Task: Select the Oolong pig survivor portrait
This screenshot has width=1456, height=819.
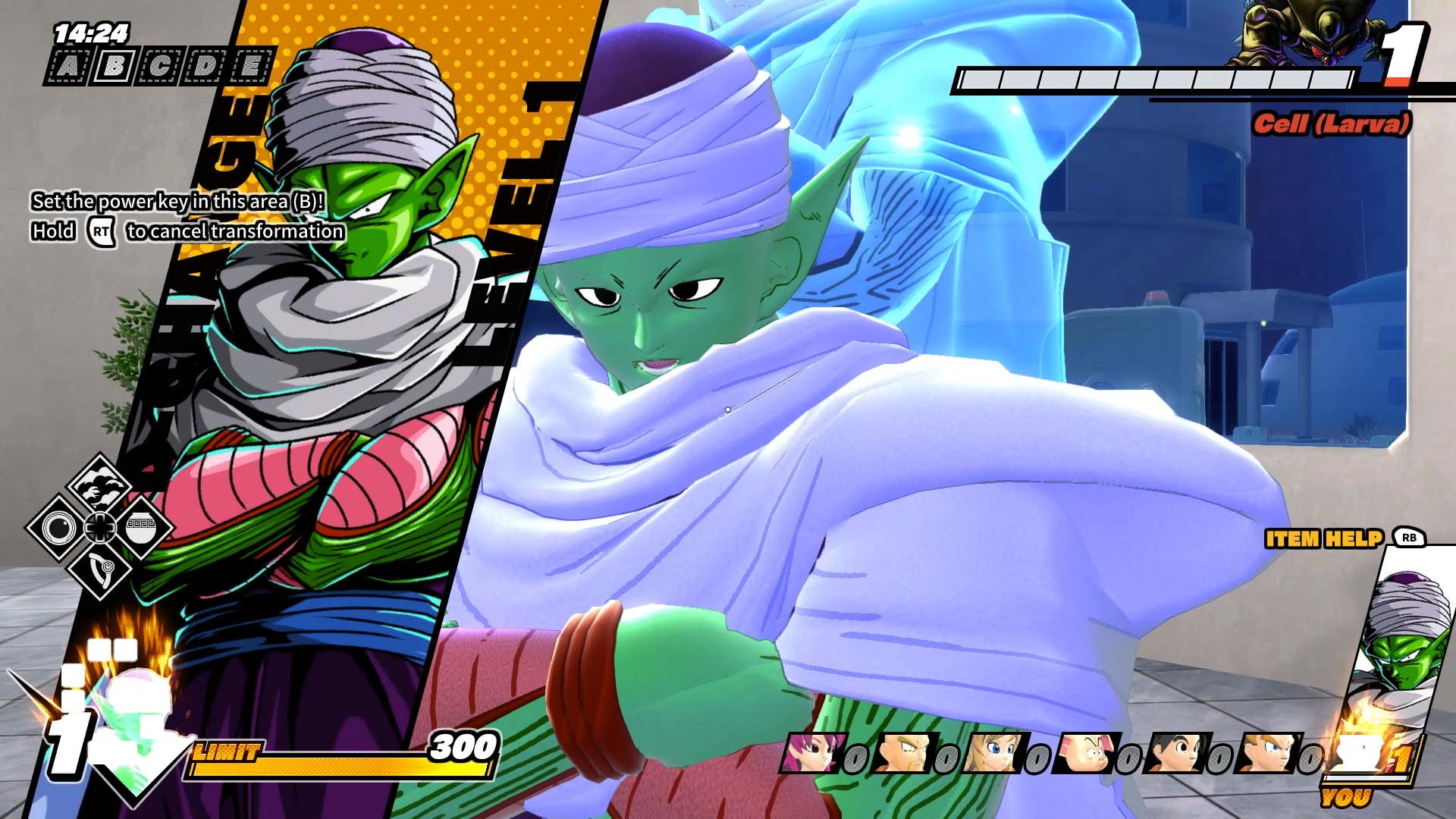Action: [x=1084, y=752]
